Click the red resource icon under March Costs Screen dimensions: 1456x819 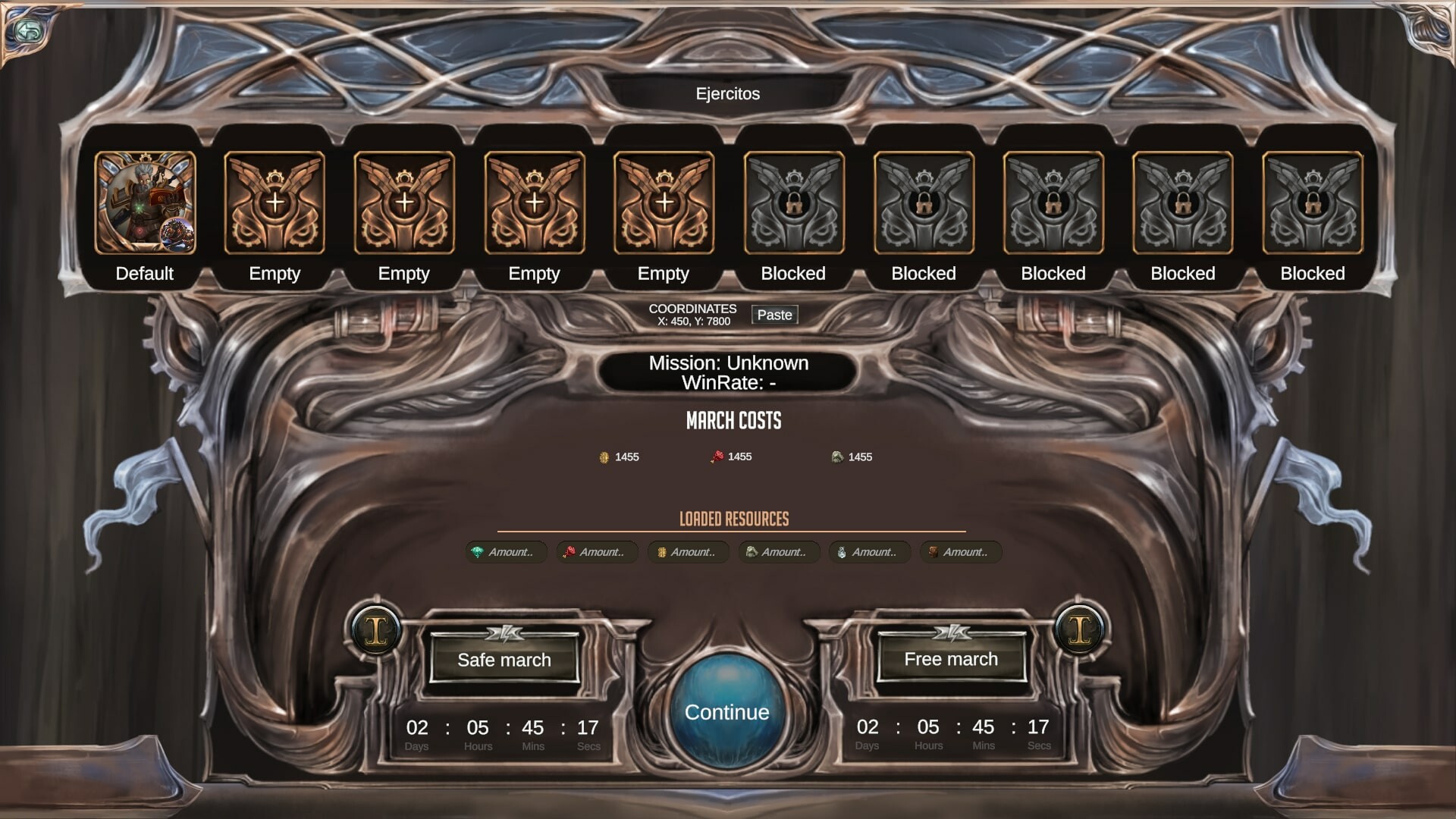tap(717, 457)
